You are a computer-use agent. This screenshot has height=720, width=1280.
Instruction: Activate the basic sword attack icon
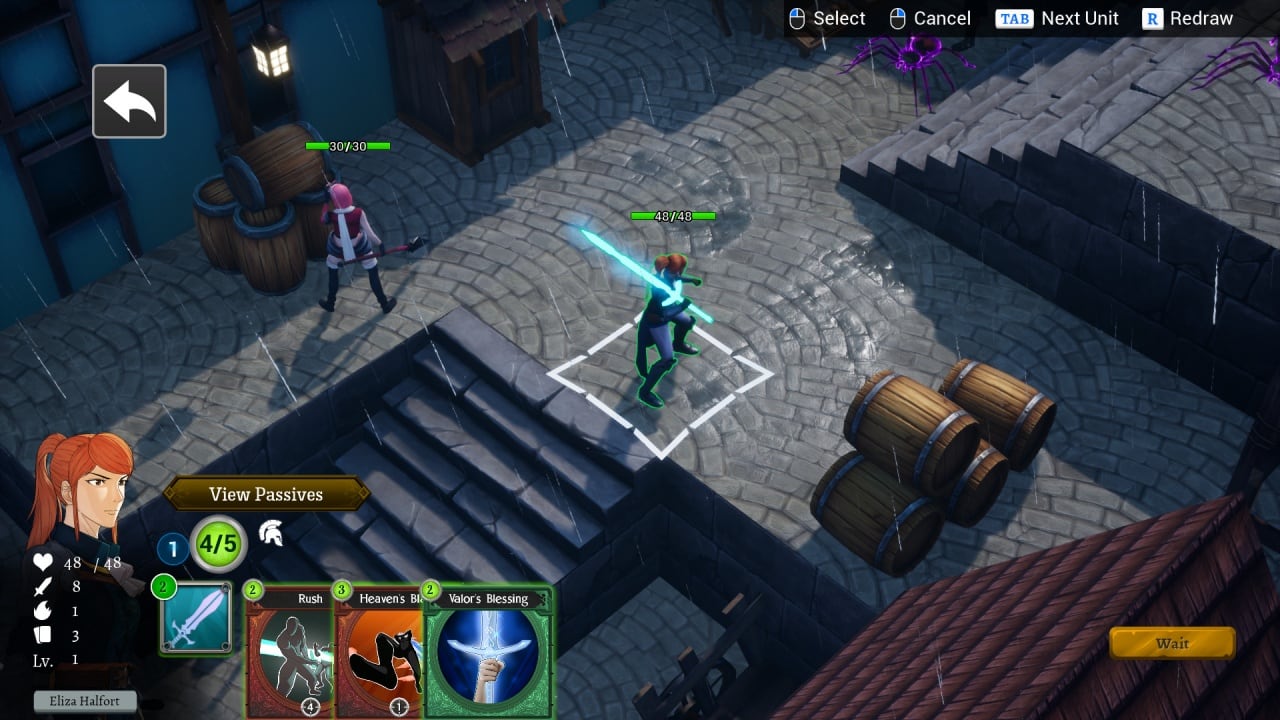coord(196,619)
